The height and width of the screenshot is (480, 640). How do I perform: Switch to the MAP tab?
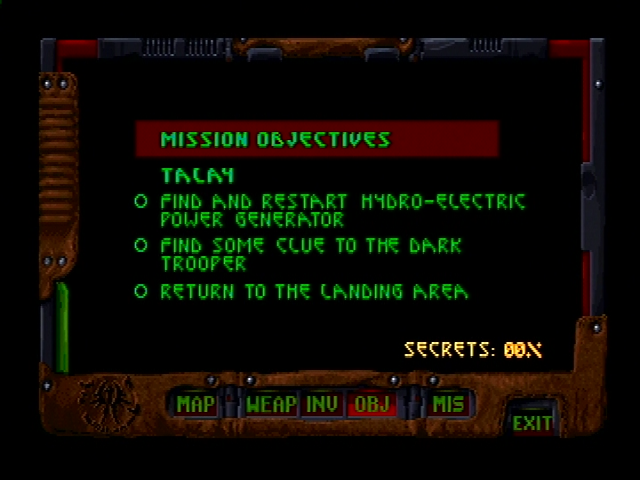point(196,404)
